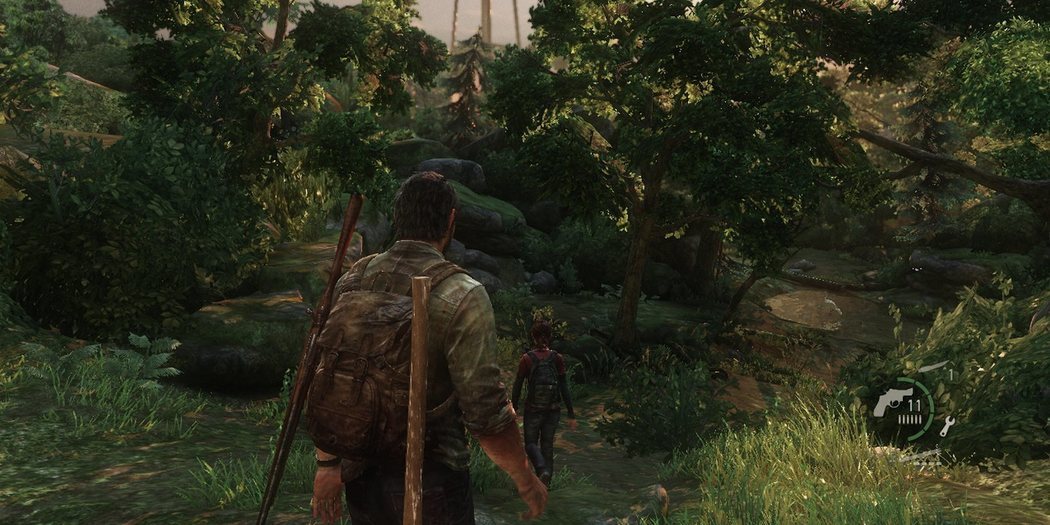1050x525 pixels.
Task: Select the shiv blade icon
Action: tap(932, 368)
